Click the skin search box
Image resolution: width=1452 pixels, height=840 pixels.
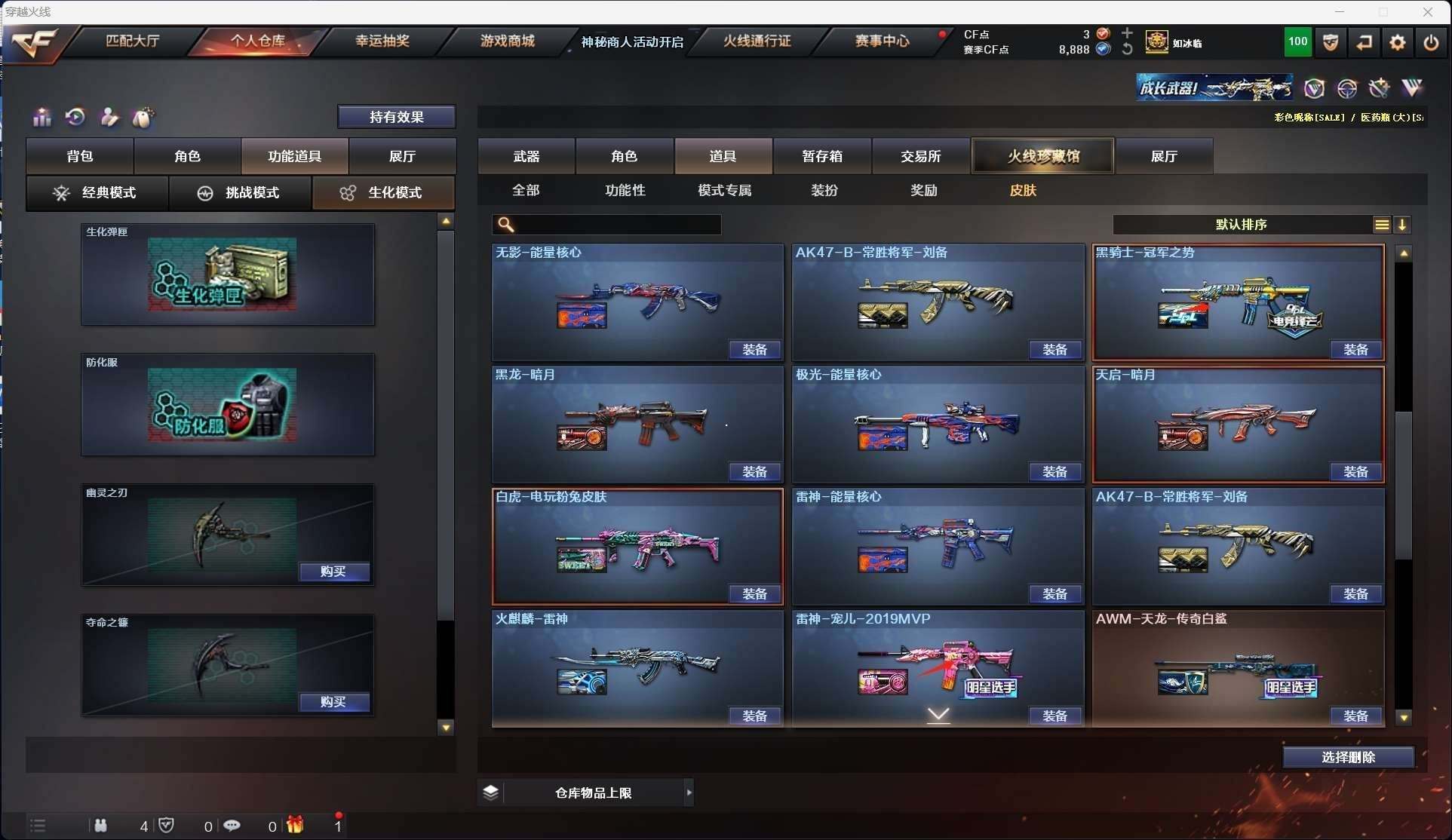[615, 225]
